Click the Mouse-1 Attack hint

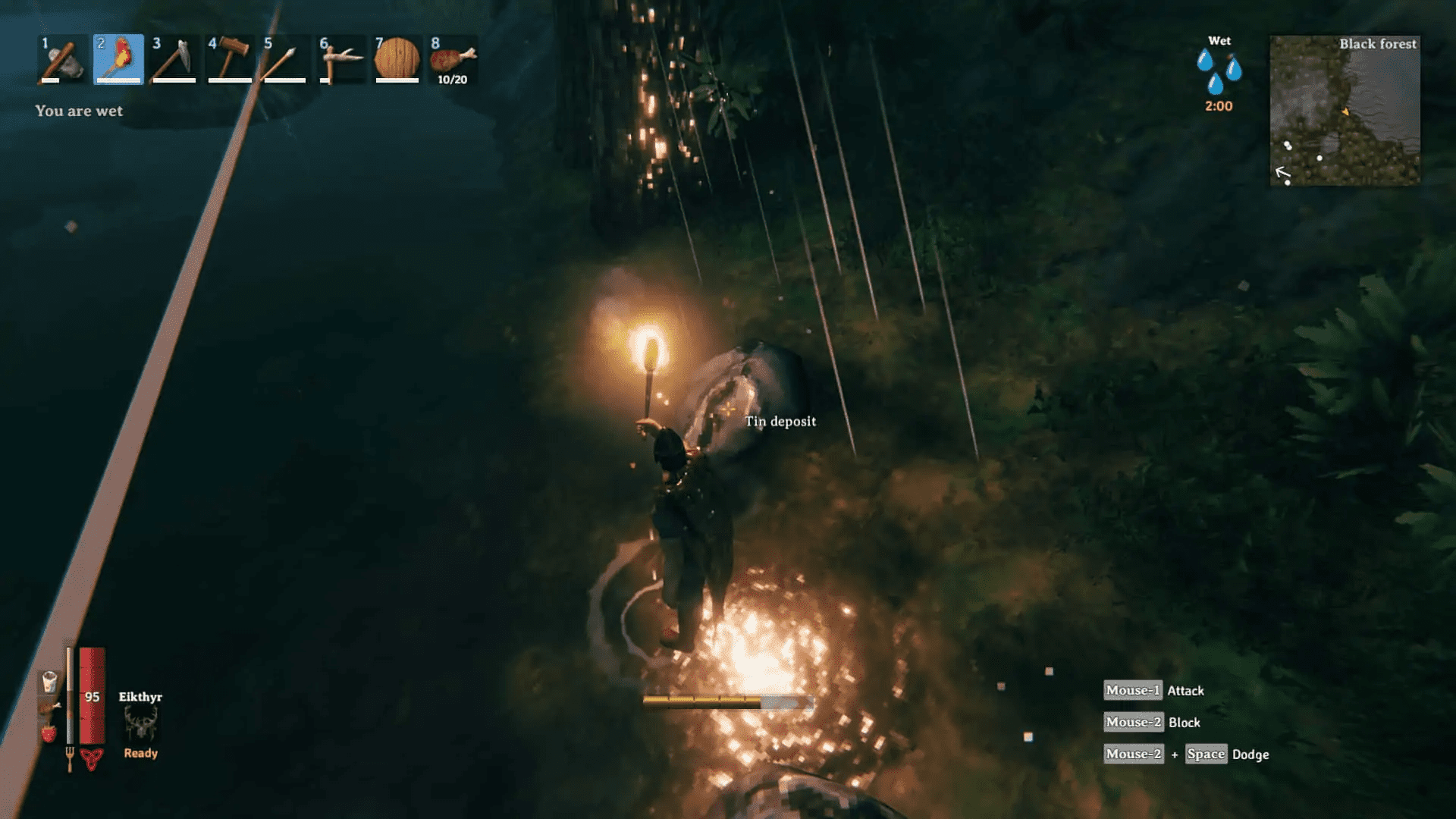(x=1153, y=690)
